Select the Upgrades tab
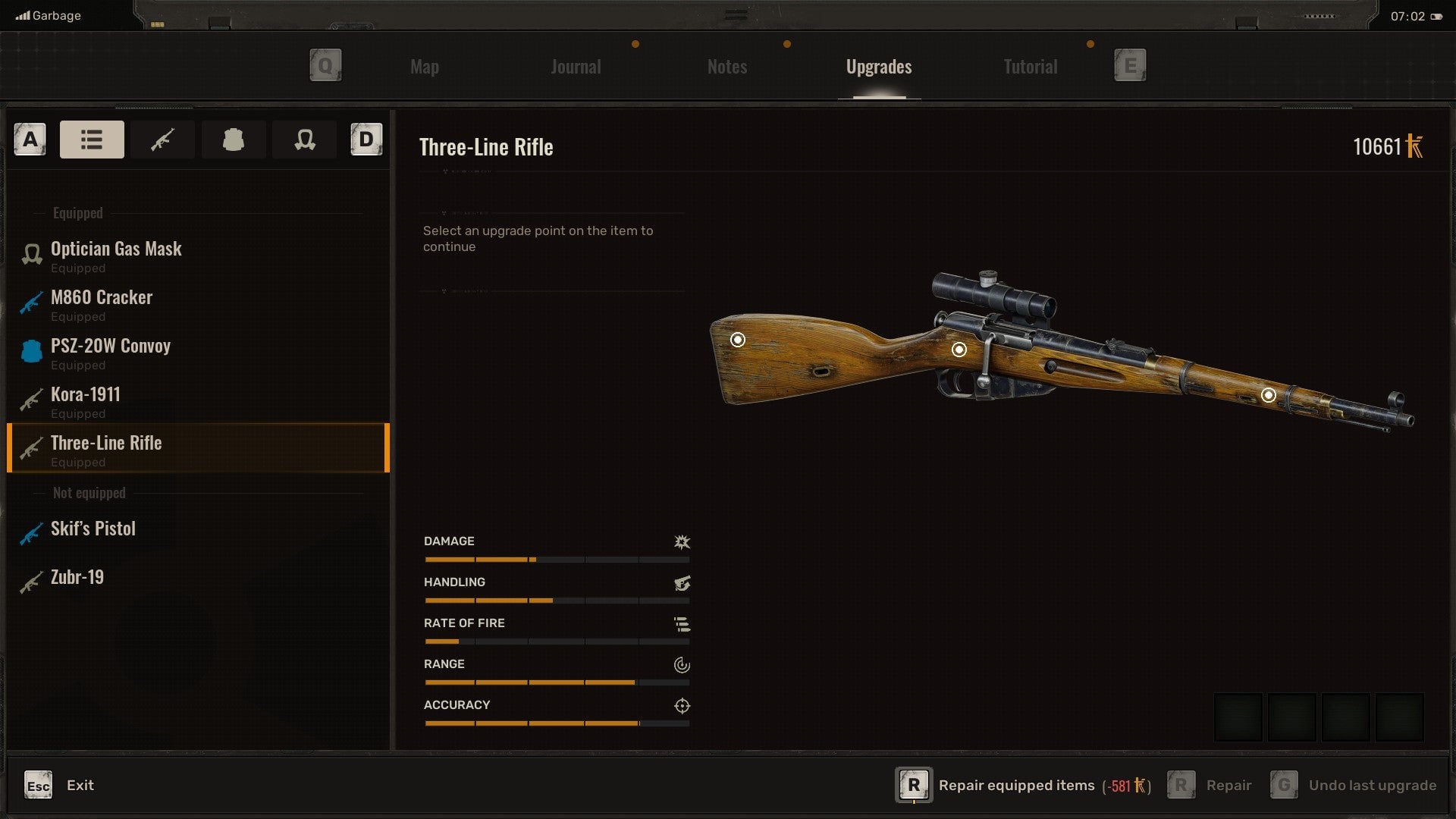The image size is (1456, 819). coord(878,67)
